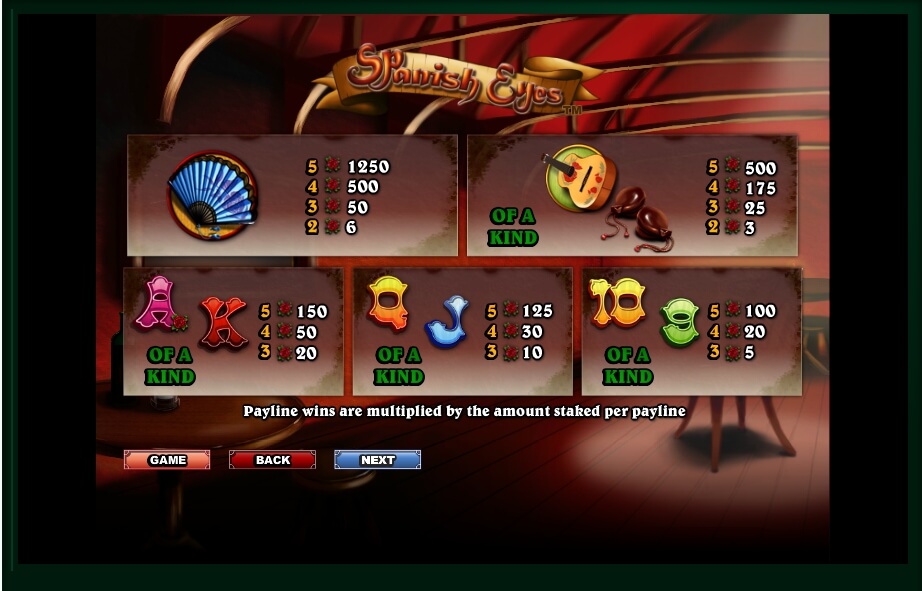Show the next paytable page with NEXT
The width and height of the screenshot is (922, 591).
click(377, 460)
